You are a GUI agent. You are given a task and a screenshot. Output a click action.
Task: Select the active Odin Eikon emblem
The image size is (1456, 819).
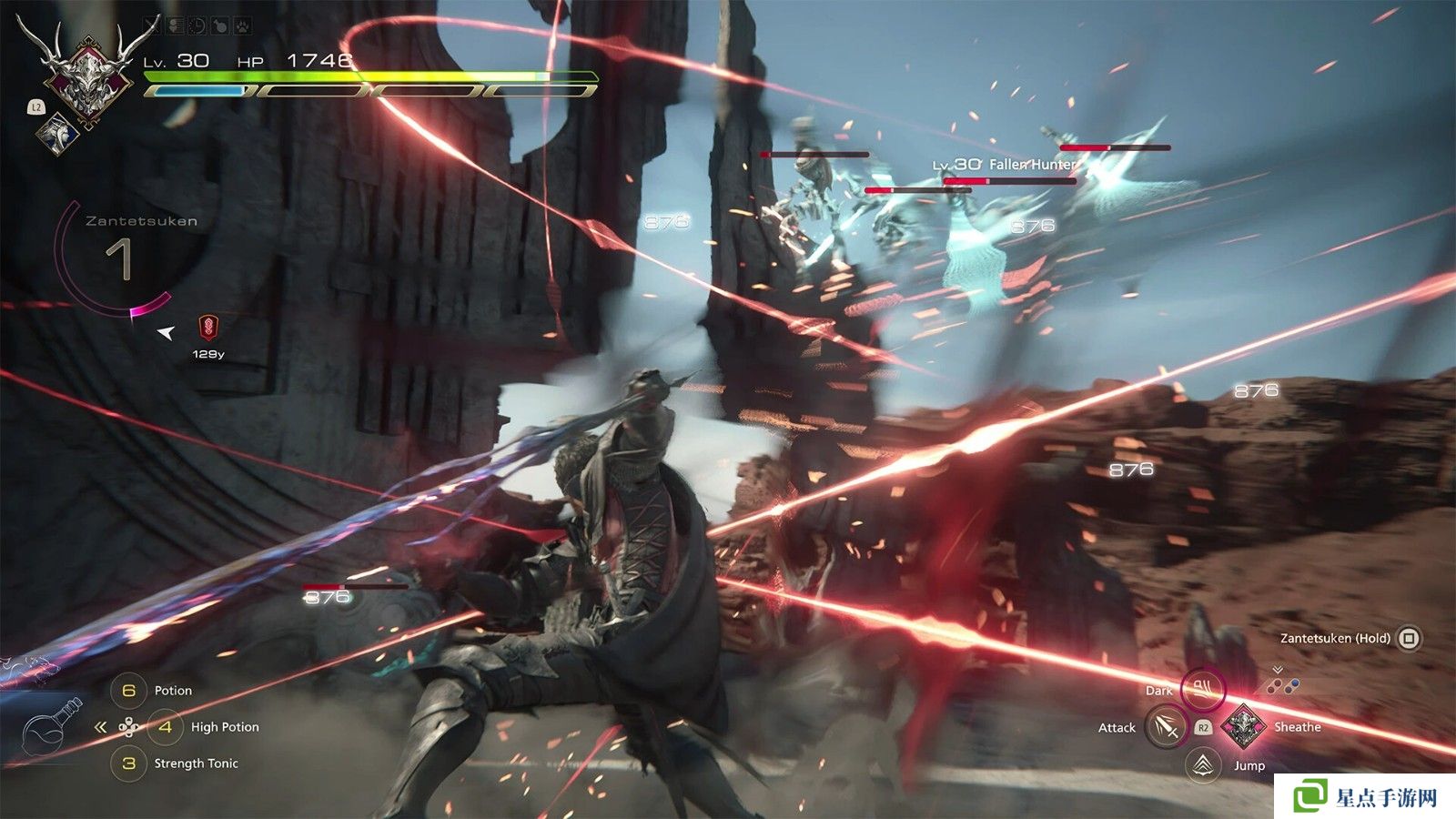[x=86, y=76]
